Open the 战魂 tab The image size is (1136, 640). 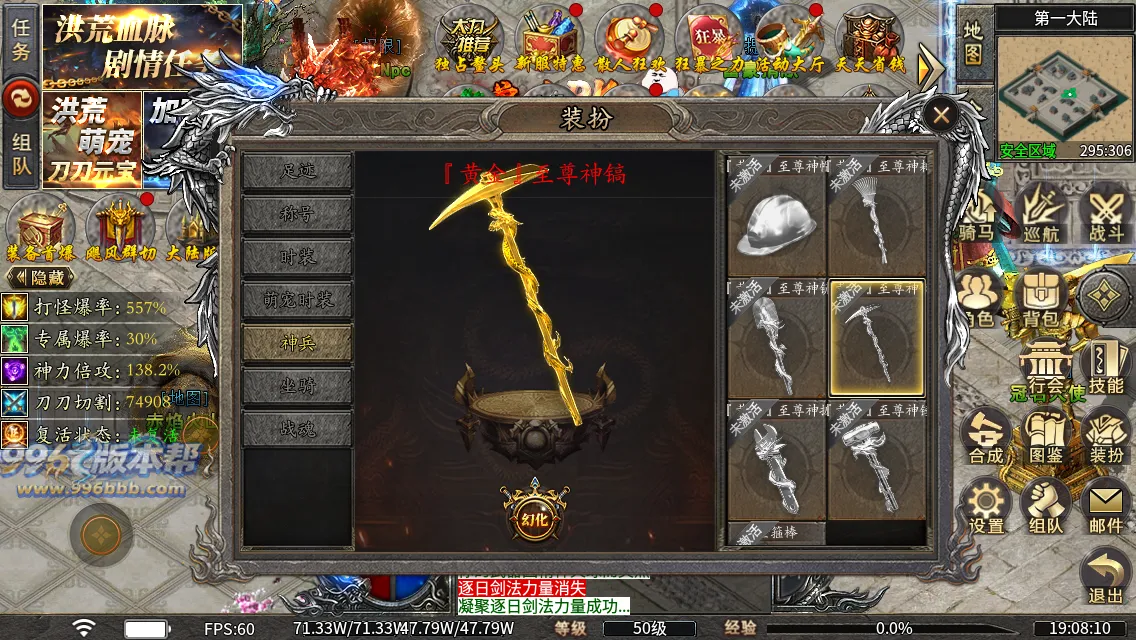tap(297, 428)
